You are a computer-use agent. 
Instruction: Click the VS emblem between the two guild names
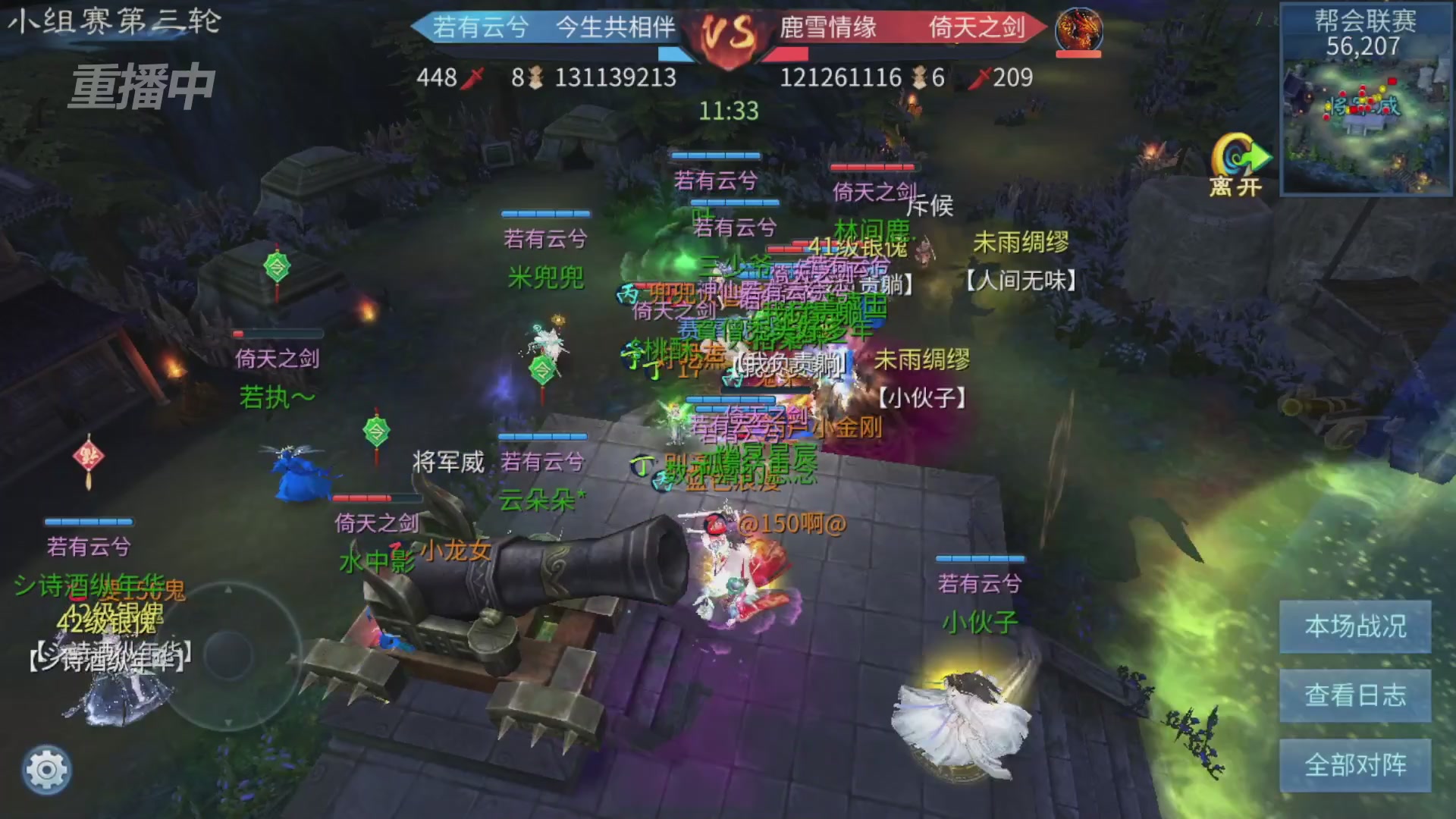pos(730,32)
